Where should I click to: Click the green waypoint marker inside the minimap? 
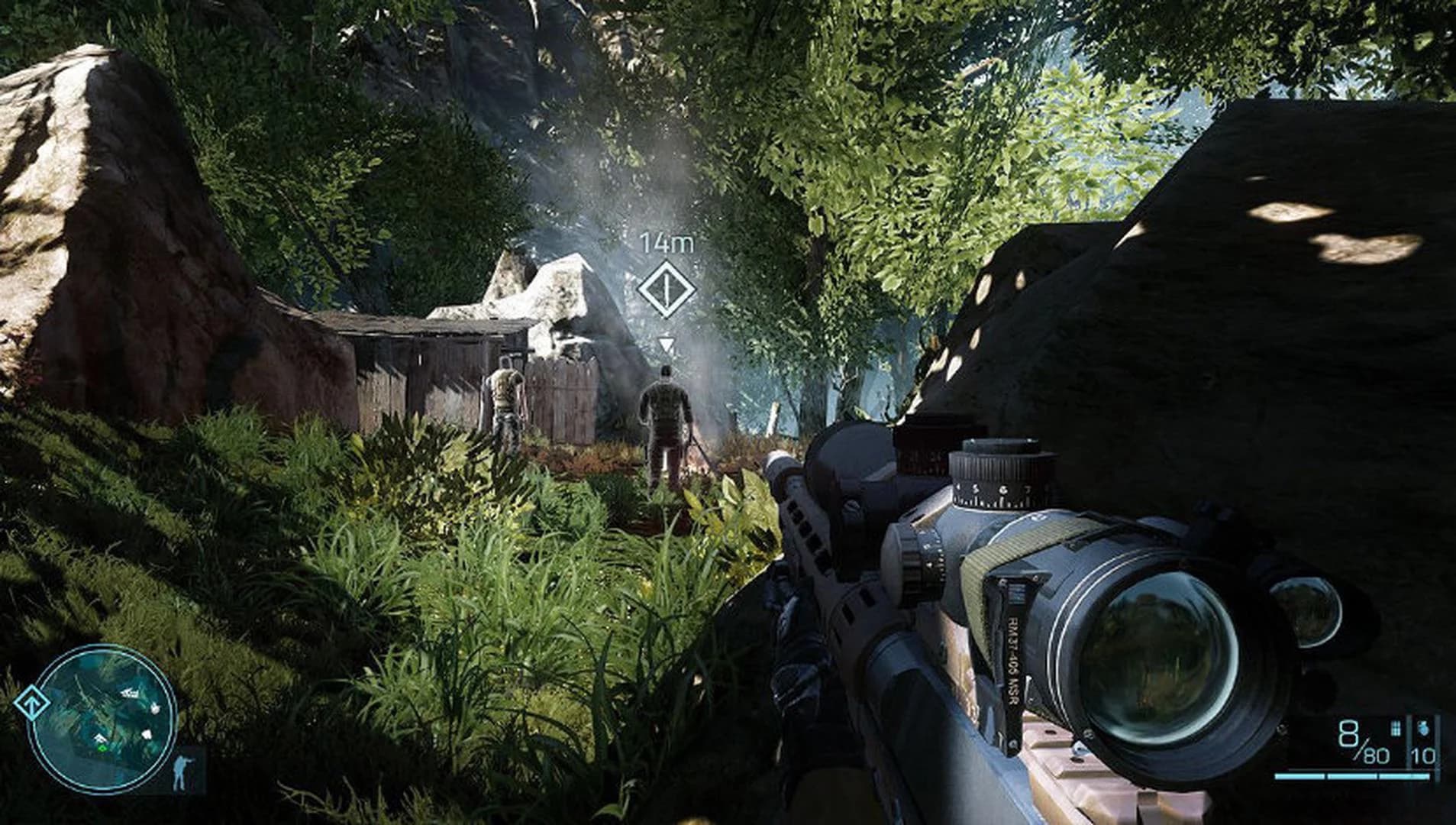click(x=102, y=749)
